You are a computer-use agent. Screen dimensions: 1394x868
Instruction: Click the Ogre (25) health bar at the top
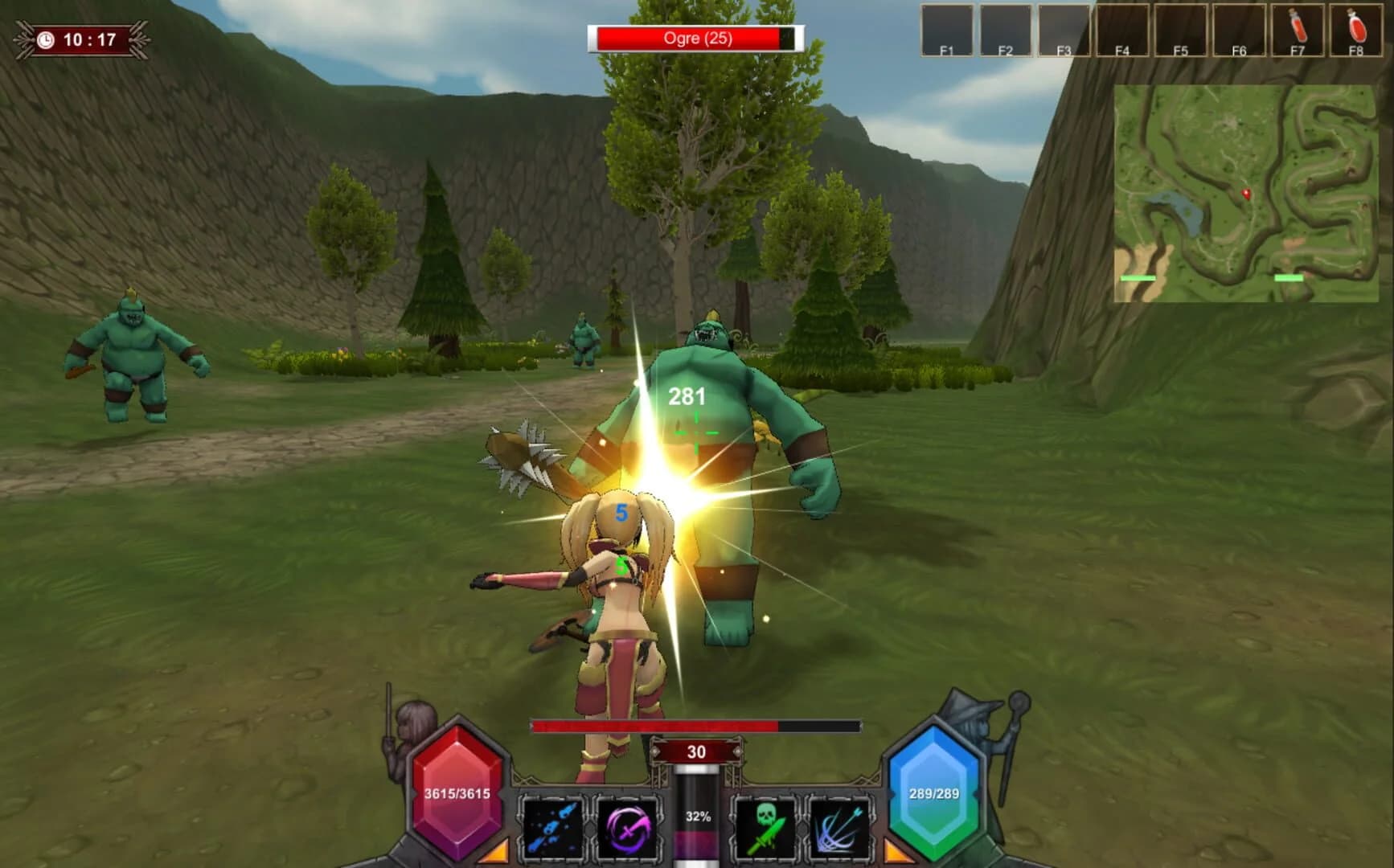695,39
